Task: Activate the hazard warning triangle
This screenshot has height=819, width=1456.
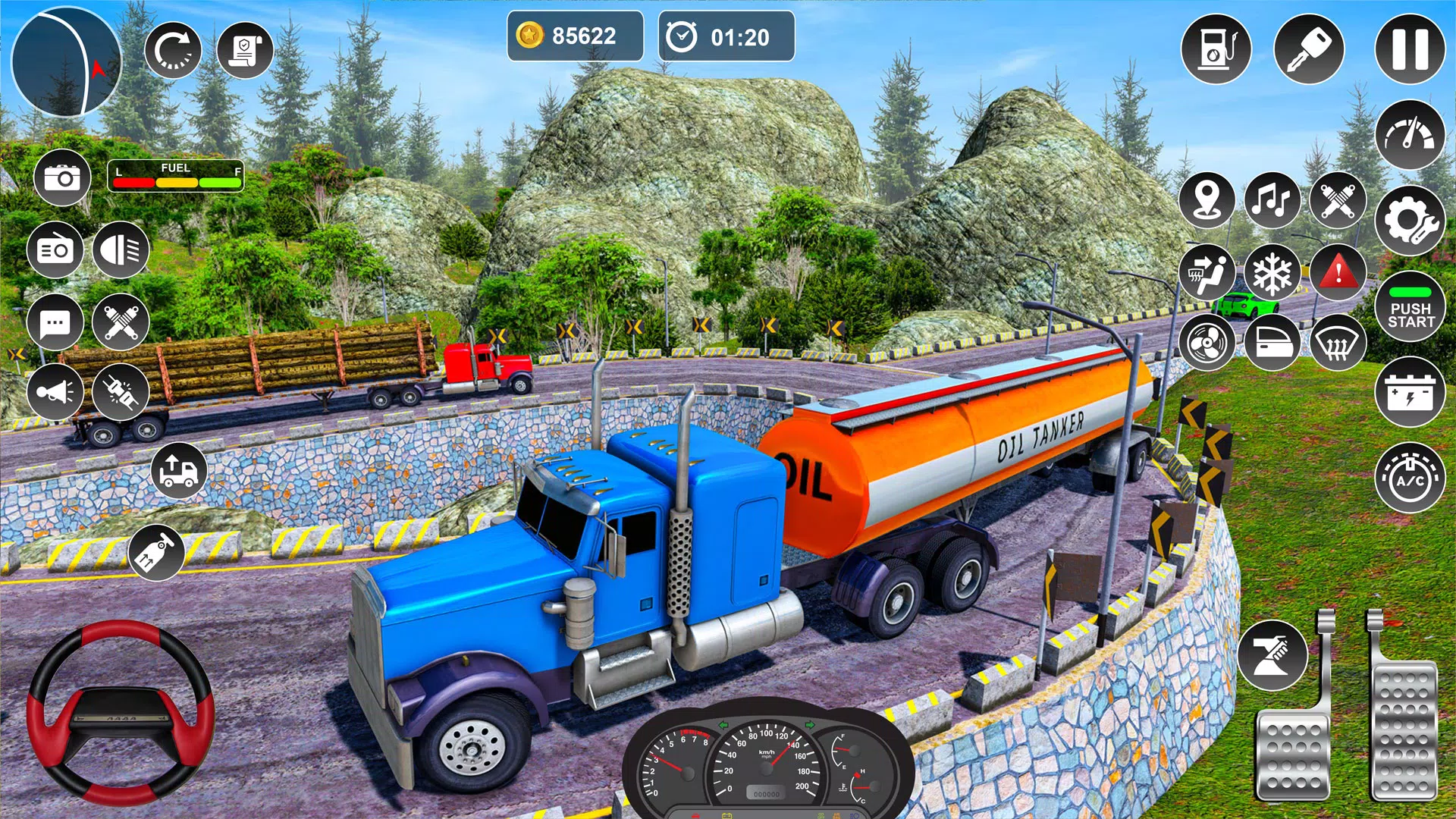Action: (x=1338, y=271)
